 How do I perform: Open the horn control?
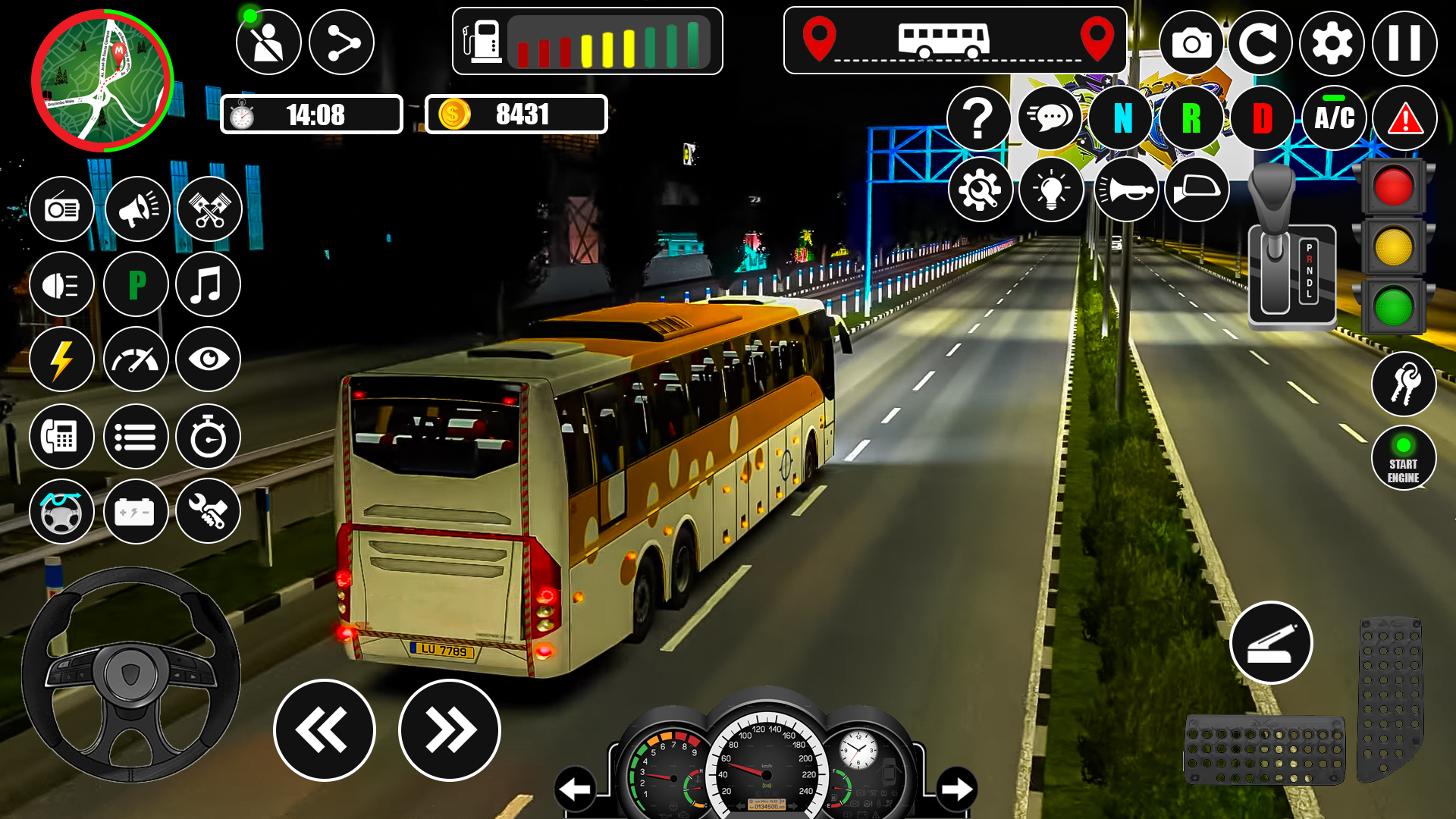click(x=1125, y=190)
